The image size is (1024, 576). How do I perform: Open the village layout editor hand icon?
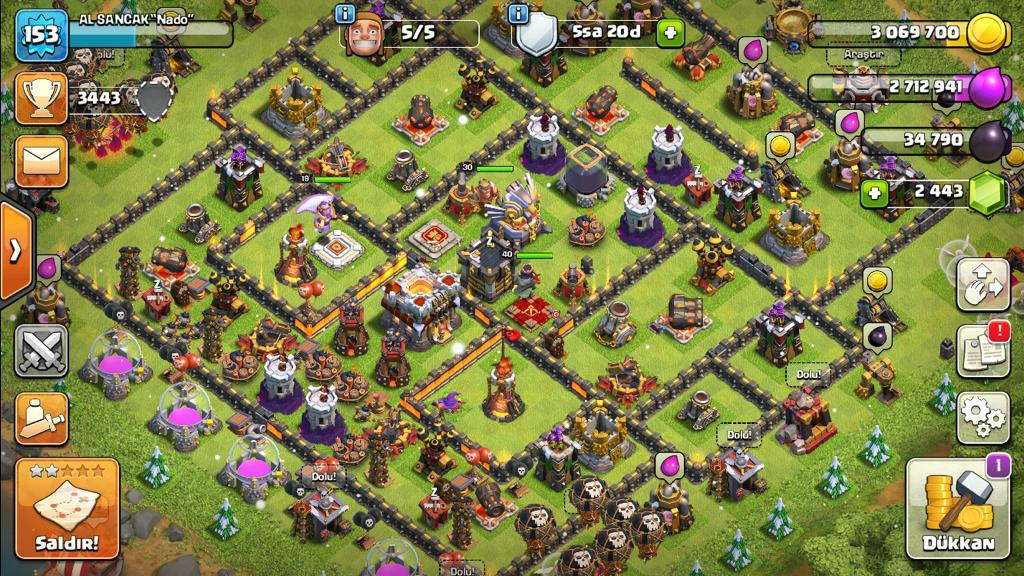pos(982,285)
